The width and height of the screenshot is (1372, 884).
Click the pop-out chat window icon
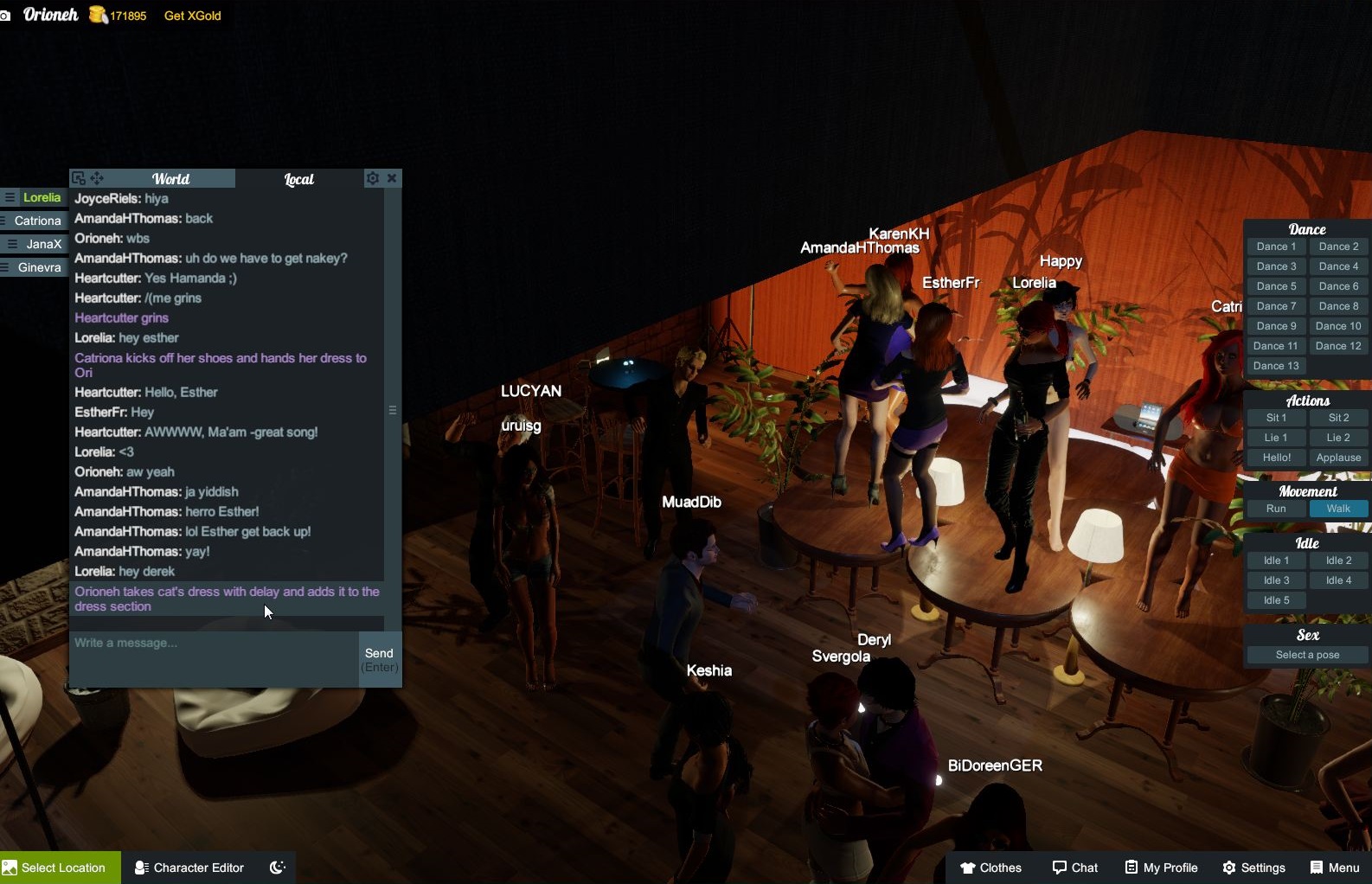[79, 177]
